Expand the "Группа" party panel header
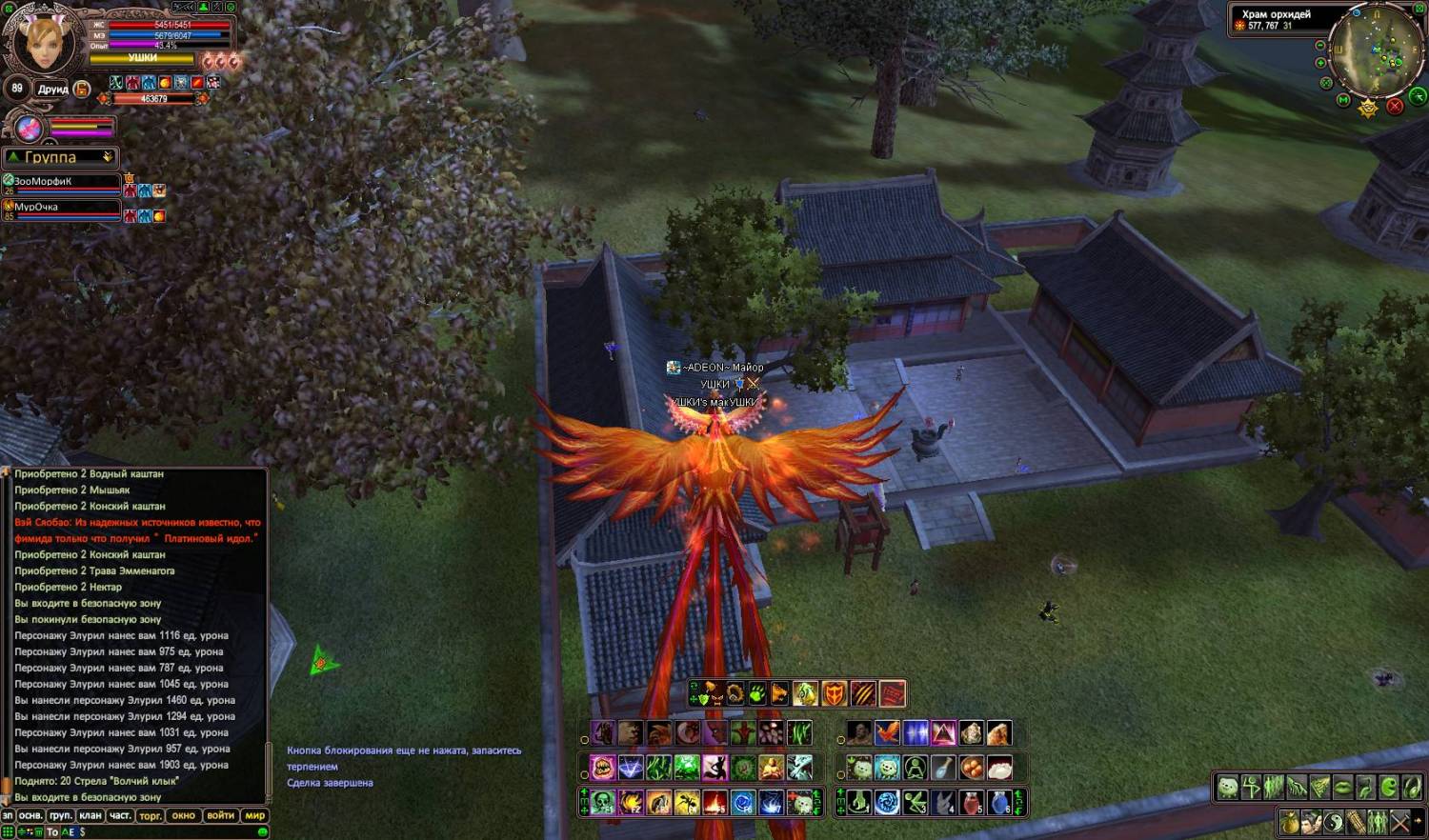Viewport: 1429px width, 840px height. [x=59, y=157]
